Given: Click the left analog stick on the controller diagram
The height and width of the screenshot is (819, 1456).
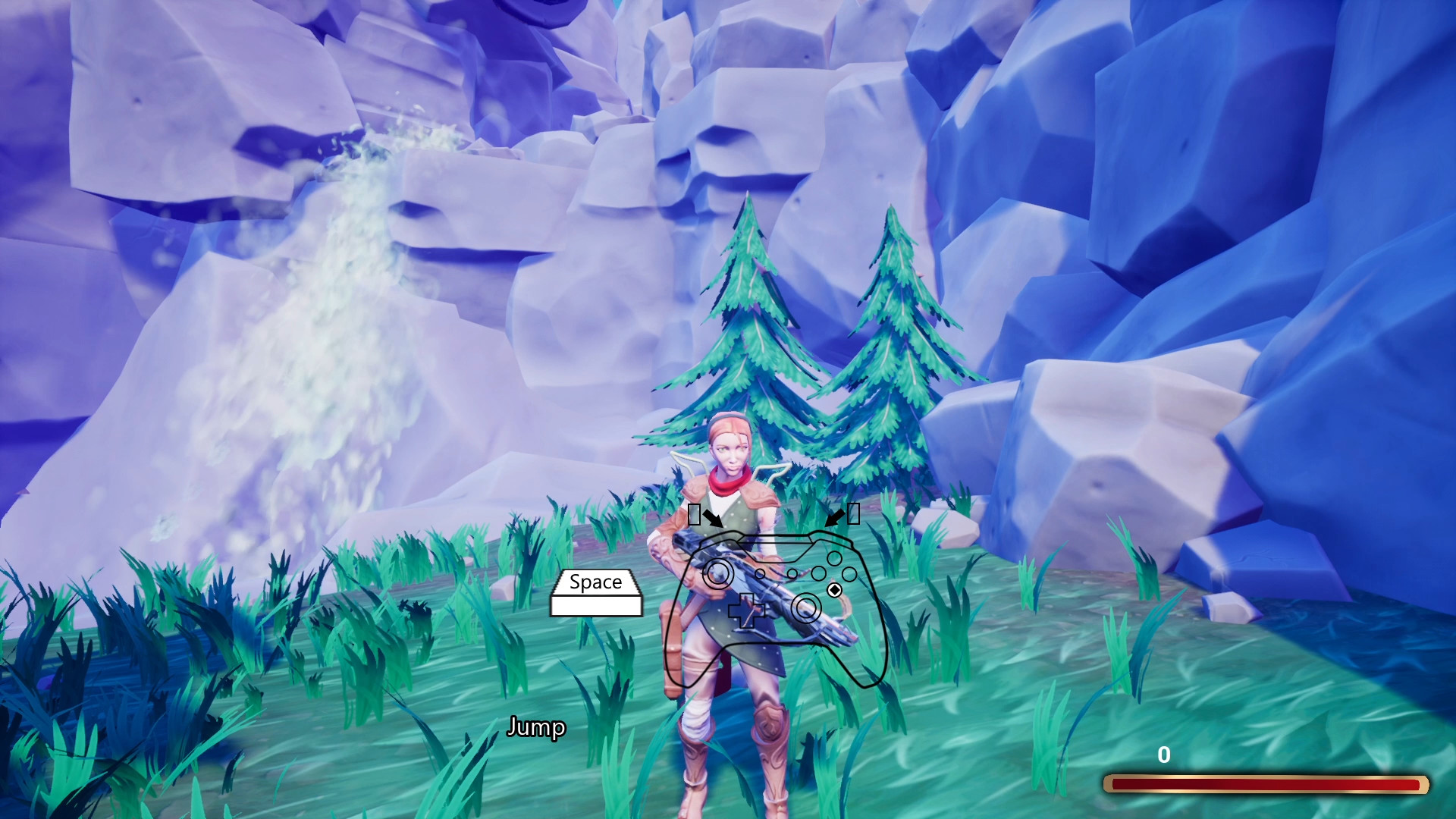Looking at the screenshot, I should click(x=718, y=572).
